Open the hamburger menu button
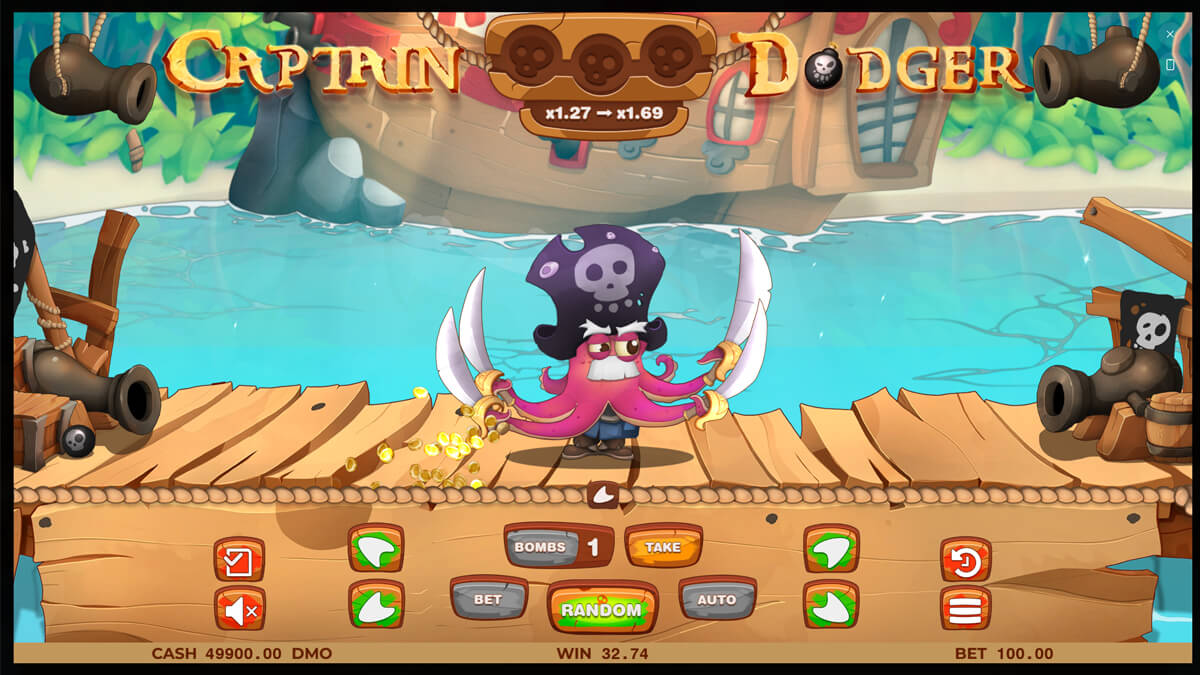1200x675 pixels. point(965,609)
